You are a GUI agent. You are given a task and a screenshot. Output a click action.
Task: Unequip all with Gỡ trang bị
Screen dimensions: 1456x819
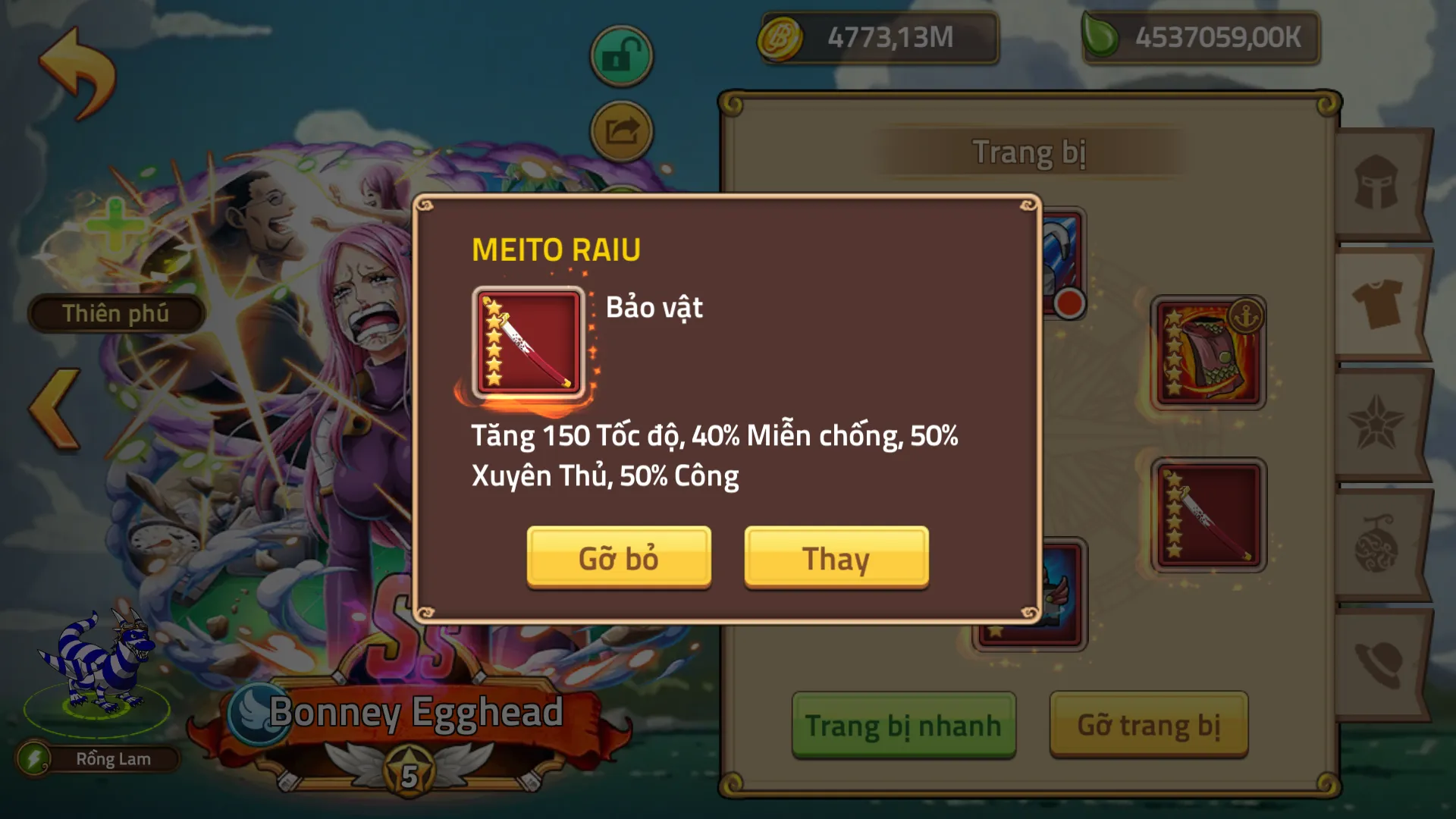1148,725
